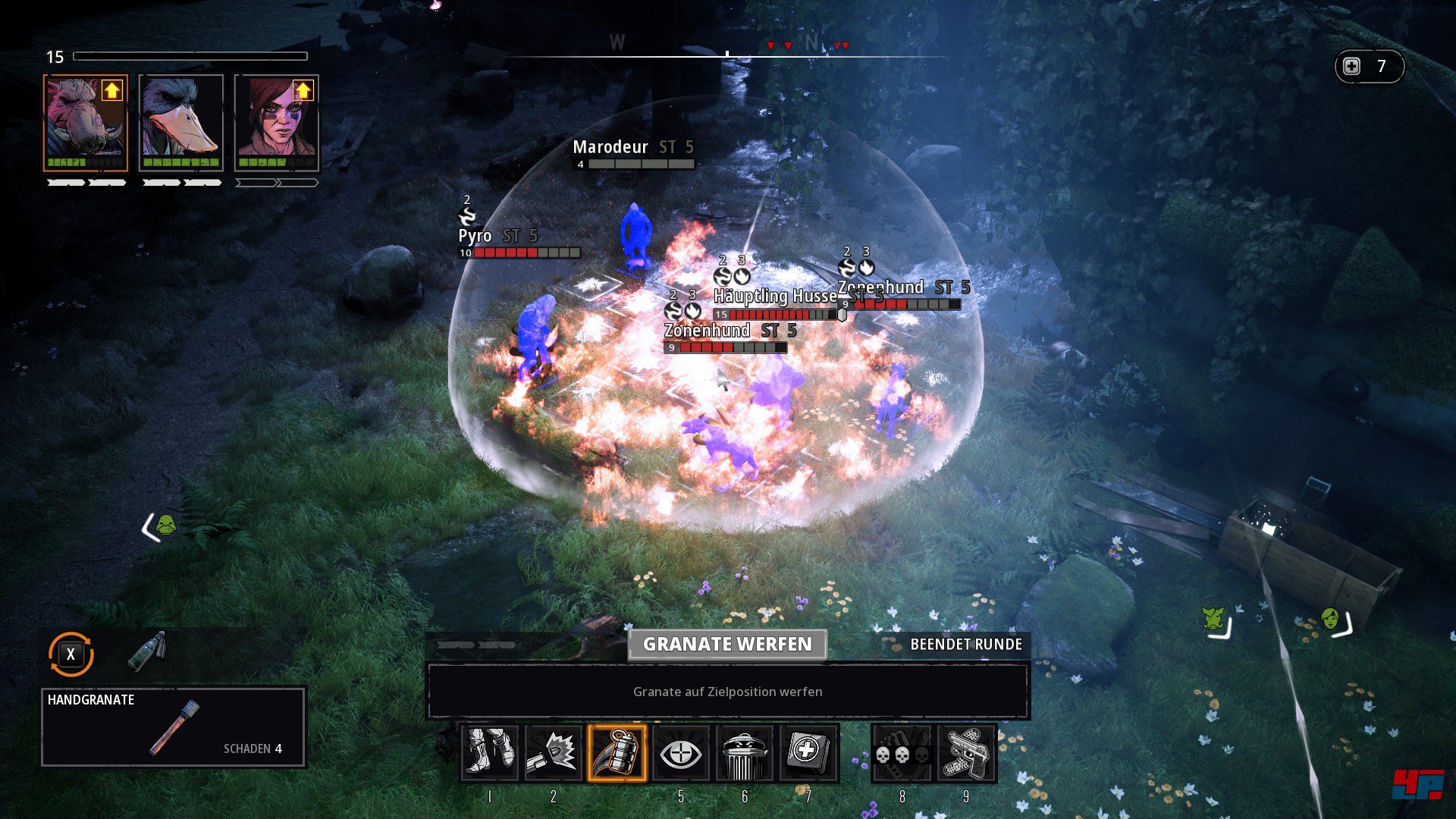The width and height of the screenshot is (1456, 819).
Task: Select the trash can ability icon
Action: point(744,753)
